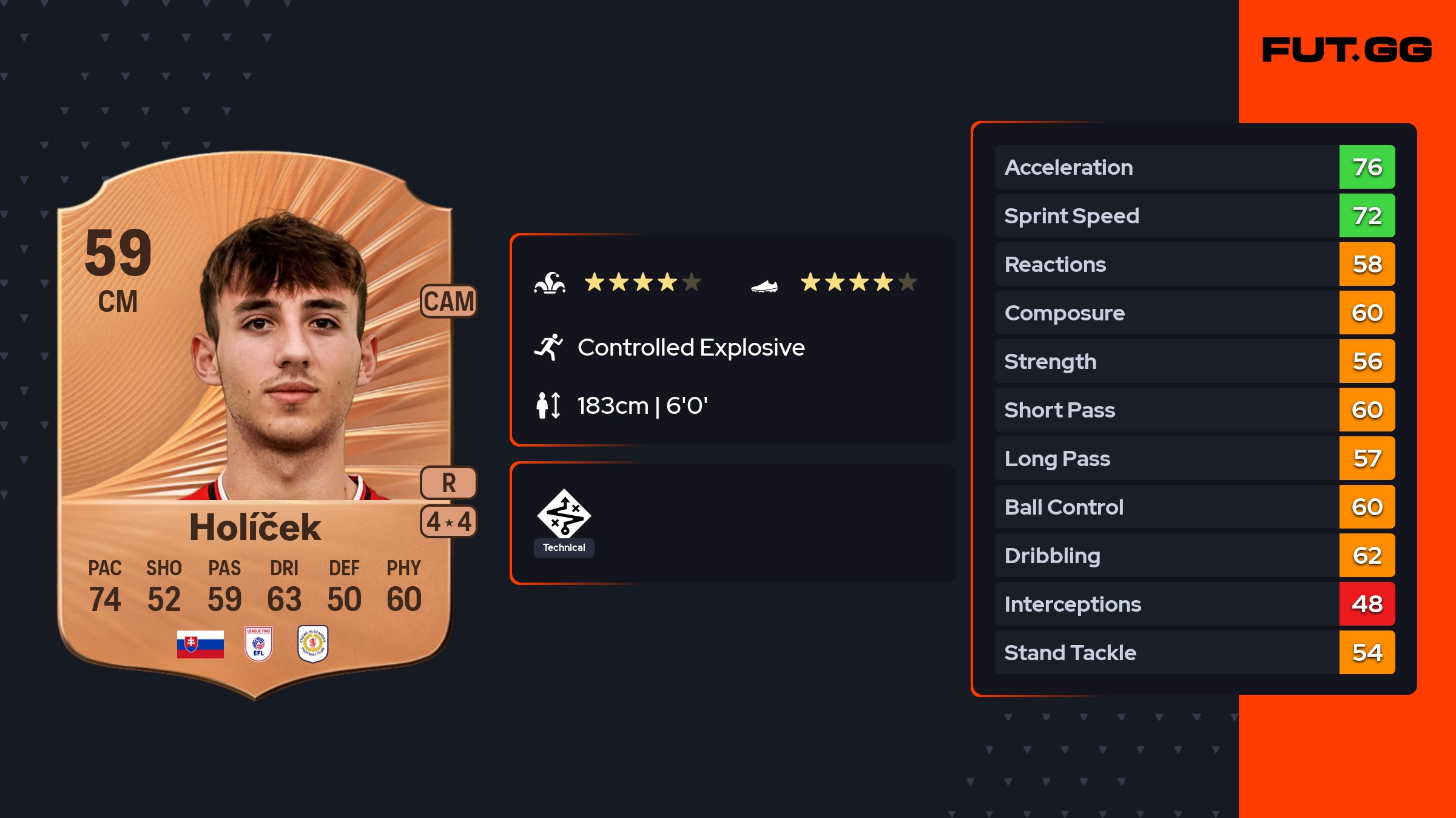Image resolution: width=1456 pixels, height=818 pixels.
Task: Select the Acceleration stat row
Action: tap(1194, 167)
